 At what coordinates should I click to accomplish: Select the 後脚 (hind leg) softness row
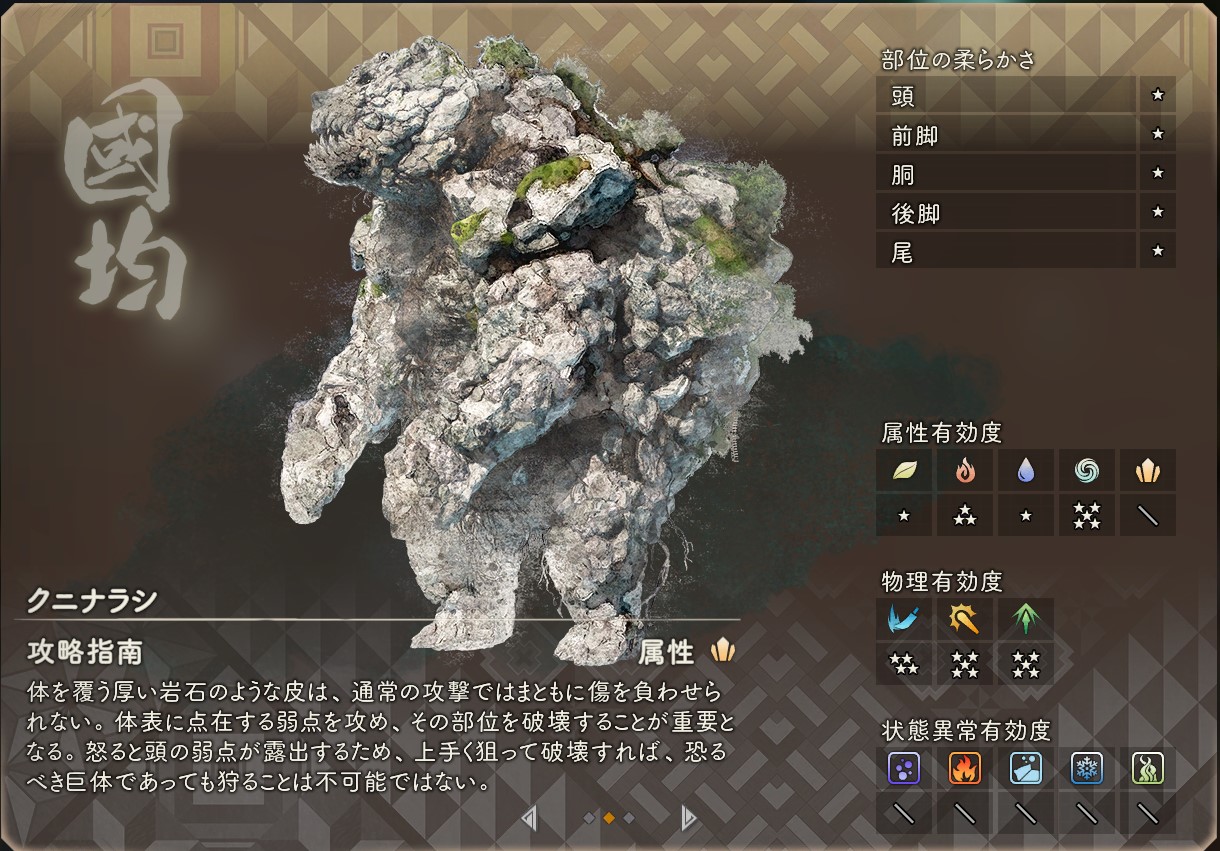(x=1005, y=212)
